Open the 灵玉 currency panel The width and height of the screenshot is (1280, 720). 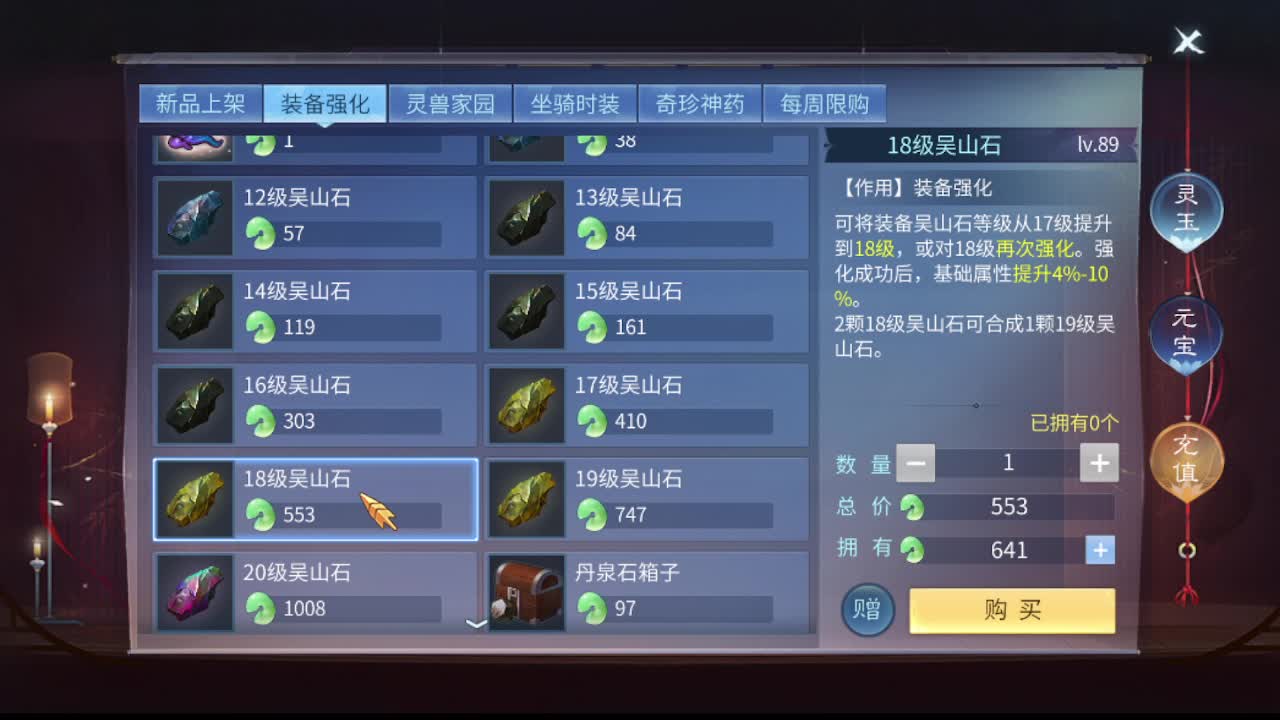[x=1186, y=210]
